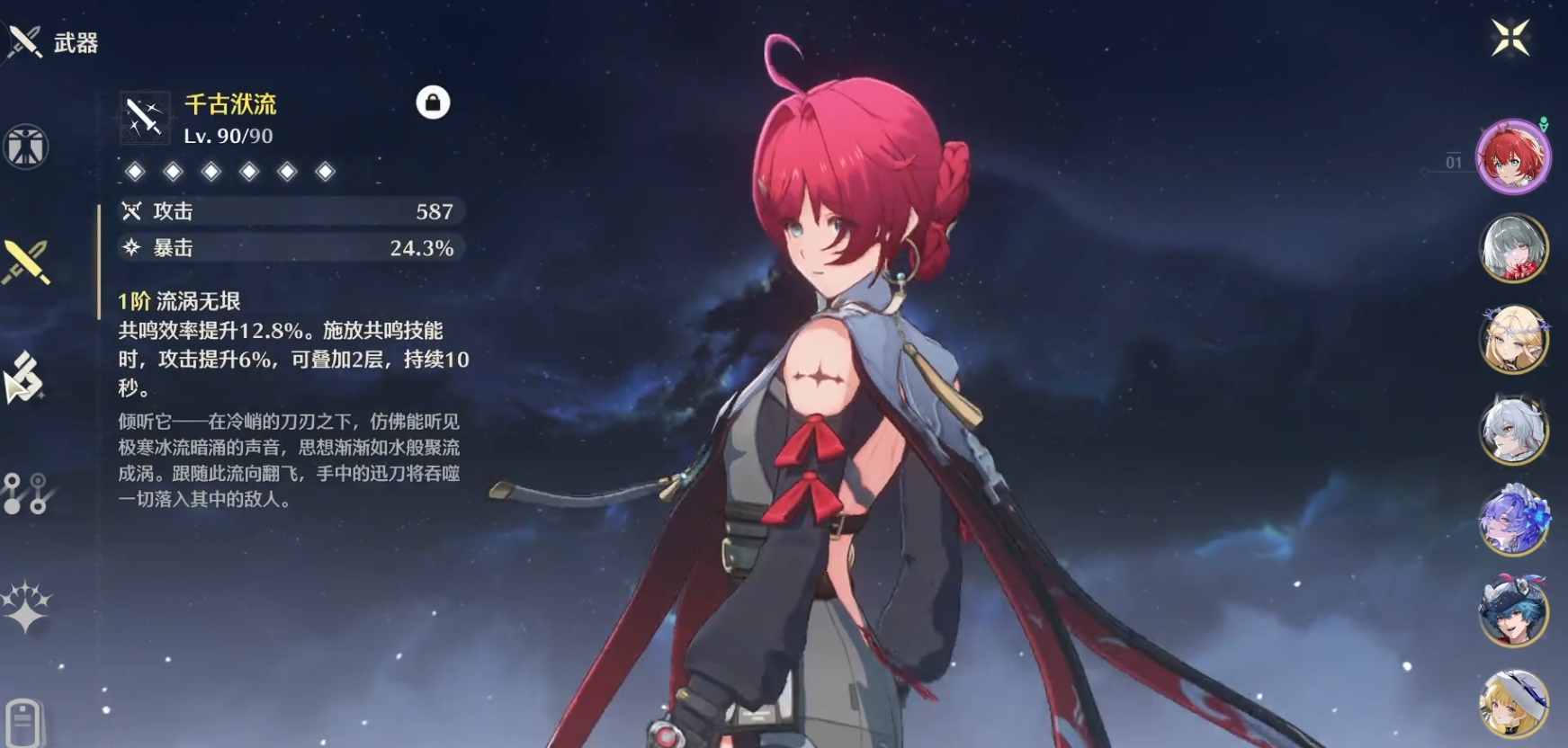Select the blonde character in the white hat
This screenshot has width=1568, height=748.
coord(1514,703)
